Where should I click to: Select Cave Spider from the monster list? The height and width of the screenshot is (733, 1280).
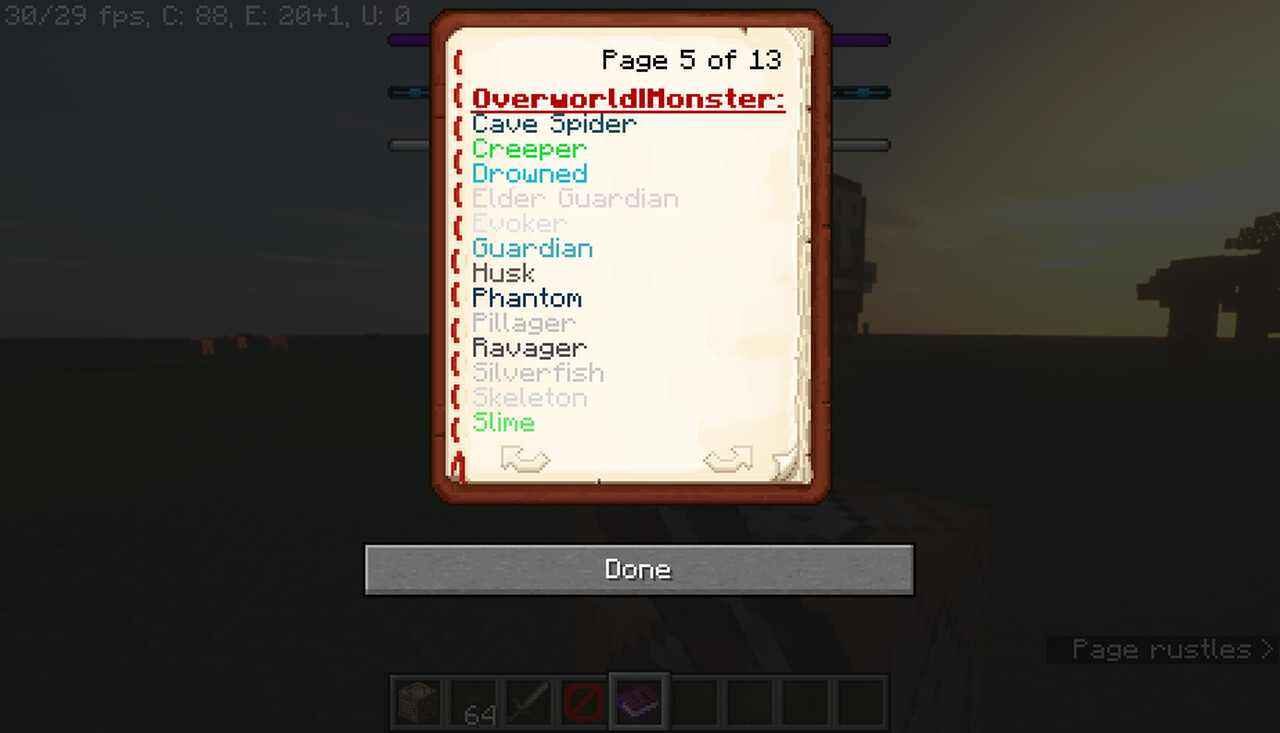click(553, 123)
